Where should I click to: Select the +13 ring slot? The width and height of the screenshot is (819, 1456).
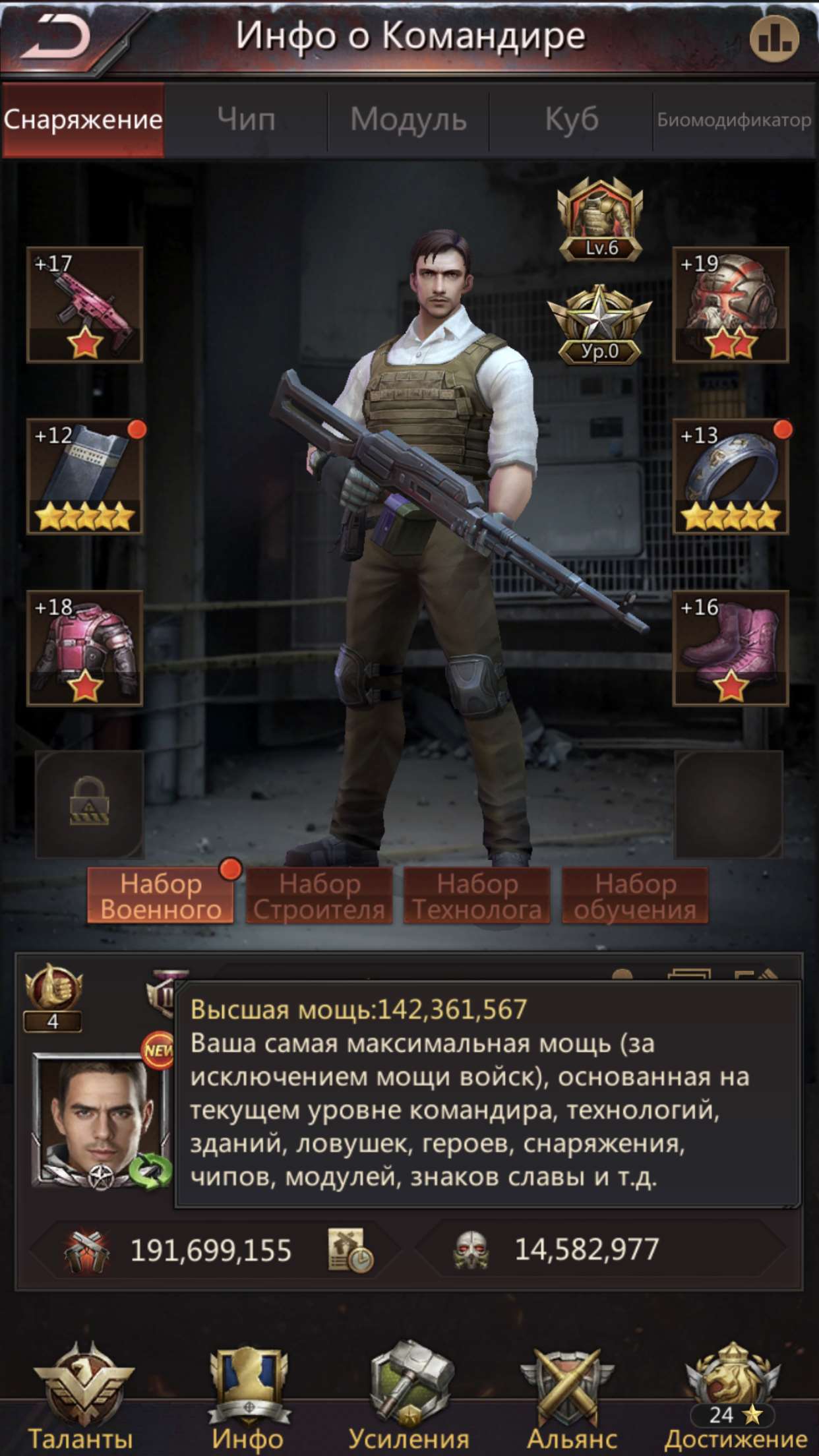[x=731, y=476]
